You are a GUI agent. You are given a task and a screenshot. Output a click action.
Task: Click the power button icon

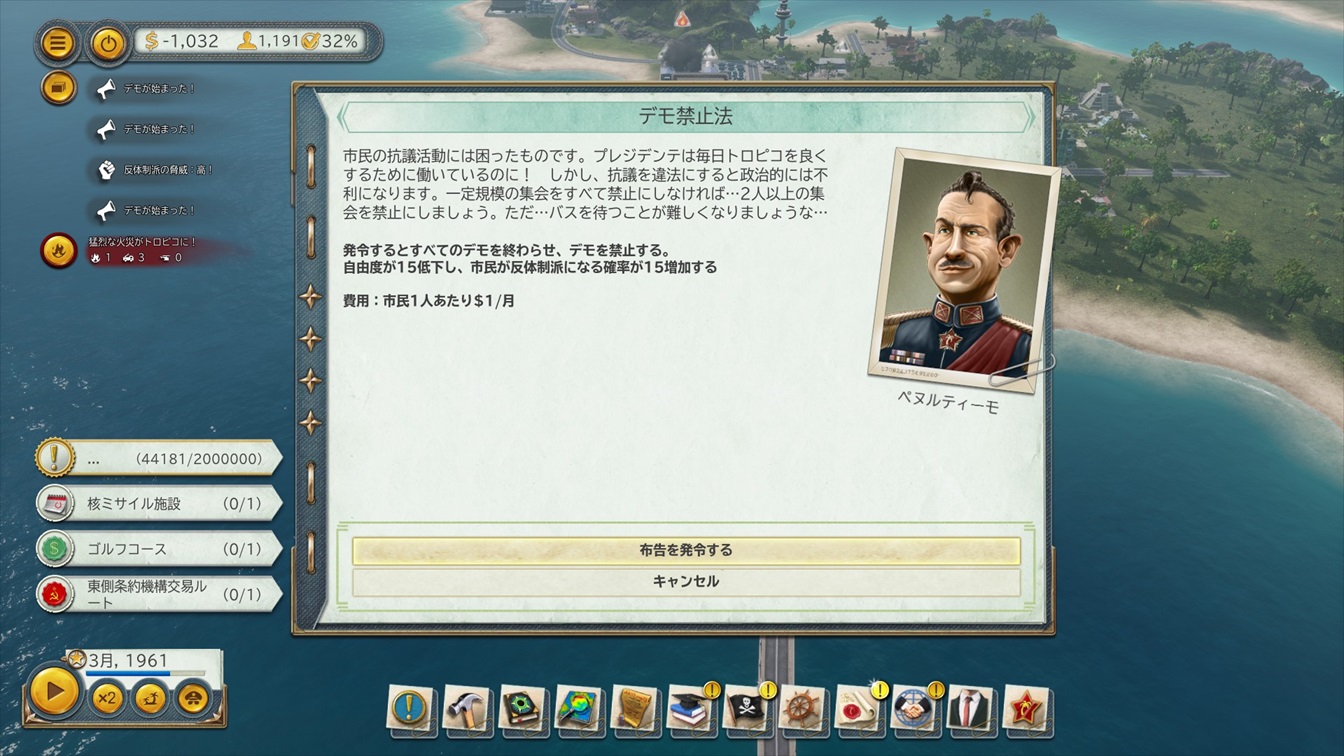[108, 43]
